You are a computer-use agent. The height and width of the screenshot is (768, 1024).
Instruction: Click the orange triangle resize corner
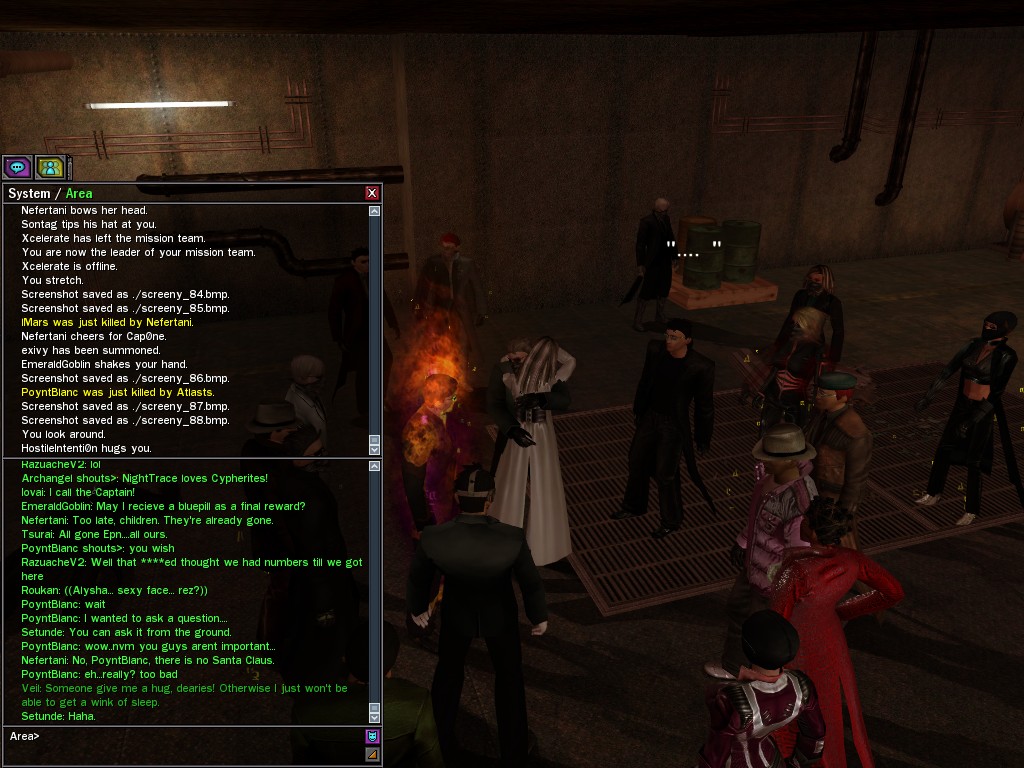tap(372, 755)
